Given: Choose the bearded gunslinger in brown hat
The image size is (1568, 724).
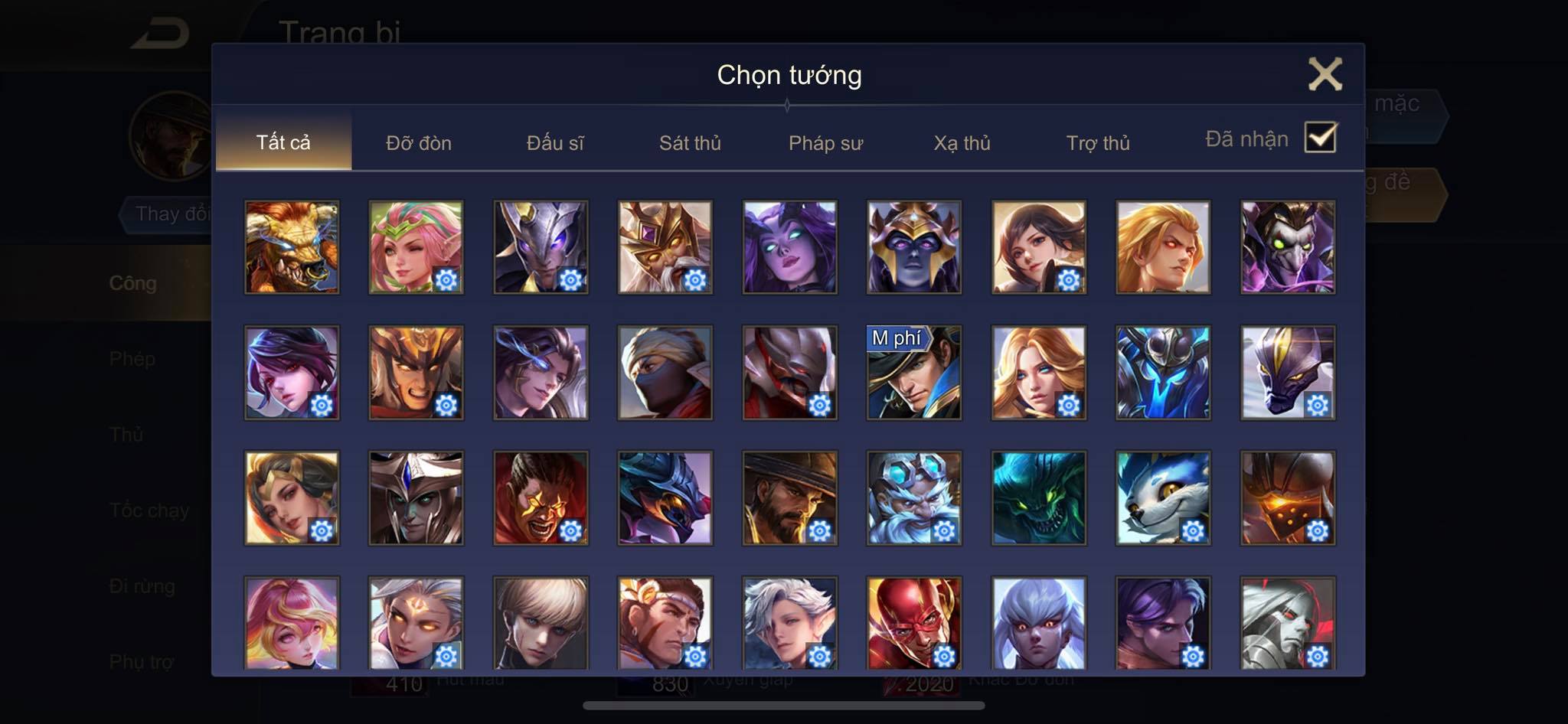Looking at the screenshot, I should pos(790,498).
